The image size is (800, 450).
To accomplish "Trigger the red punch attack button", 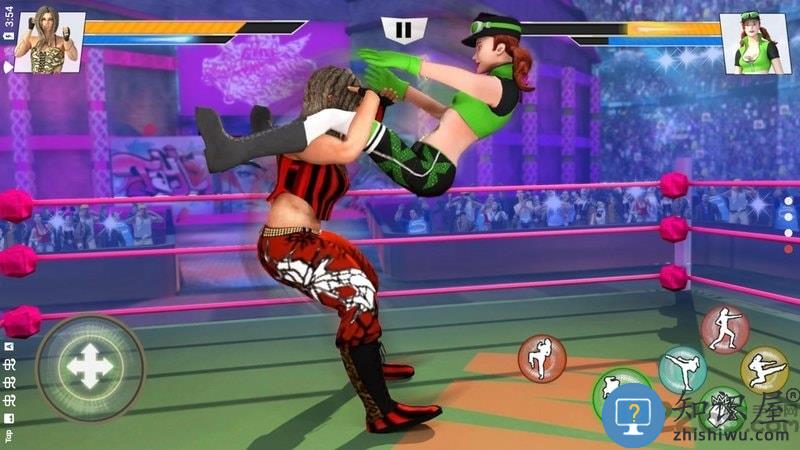I will [724, 330].
